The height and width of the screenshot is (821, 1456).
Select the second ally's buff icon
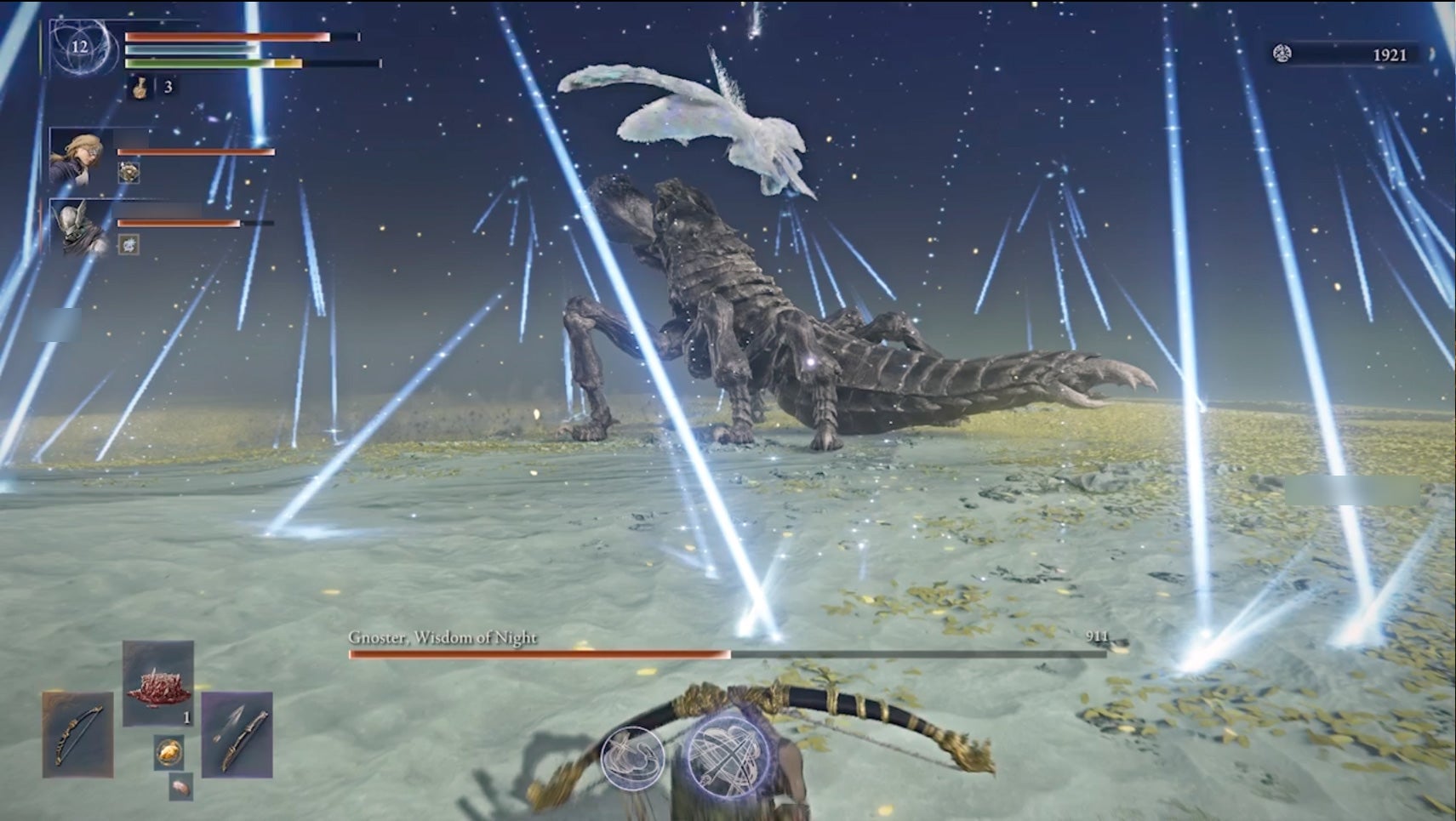128,243
